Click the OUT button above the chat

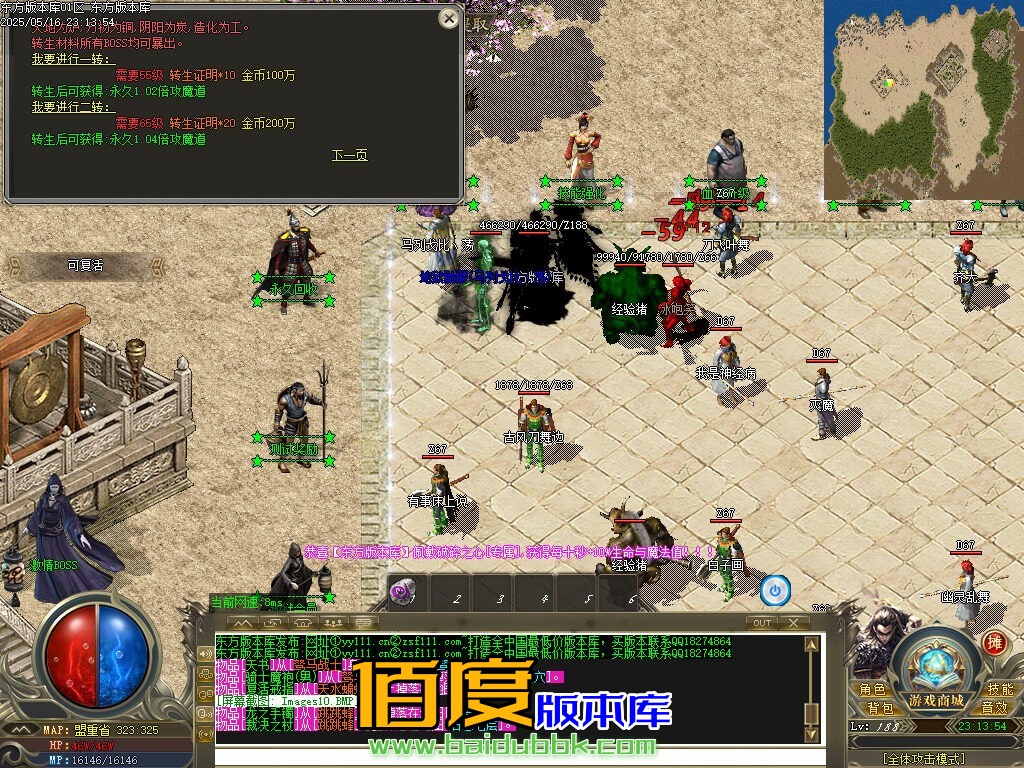pyautogui.click(x=762, y=622)
